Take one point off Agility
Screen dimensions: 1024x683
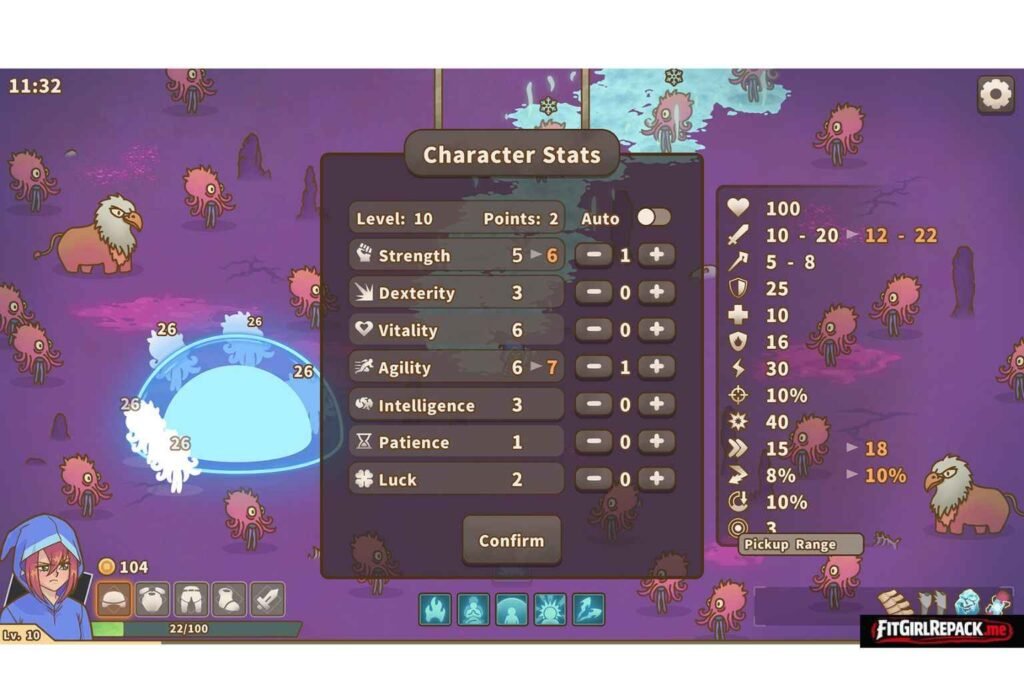[594, 367]
